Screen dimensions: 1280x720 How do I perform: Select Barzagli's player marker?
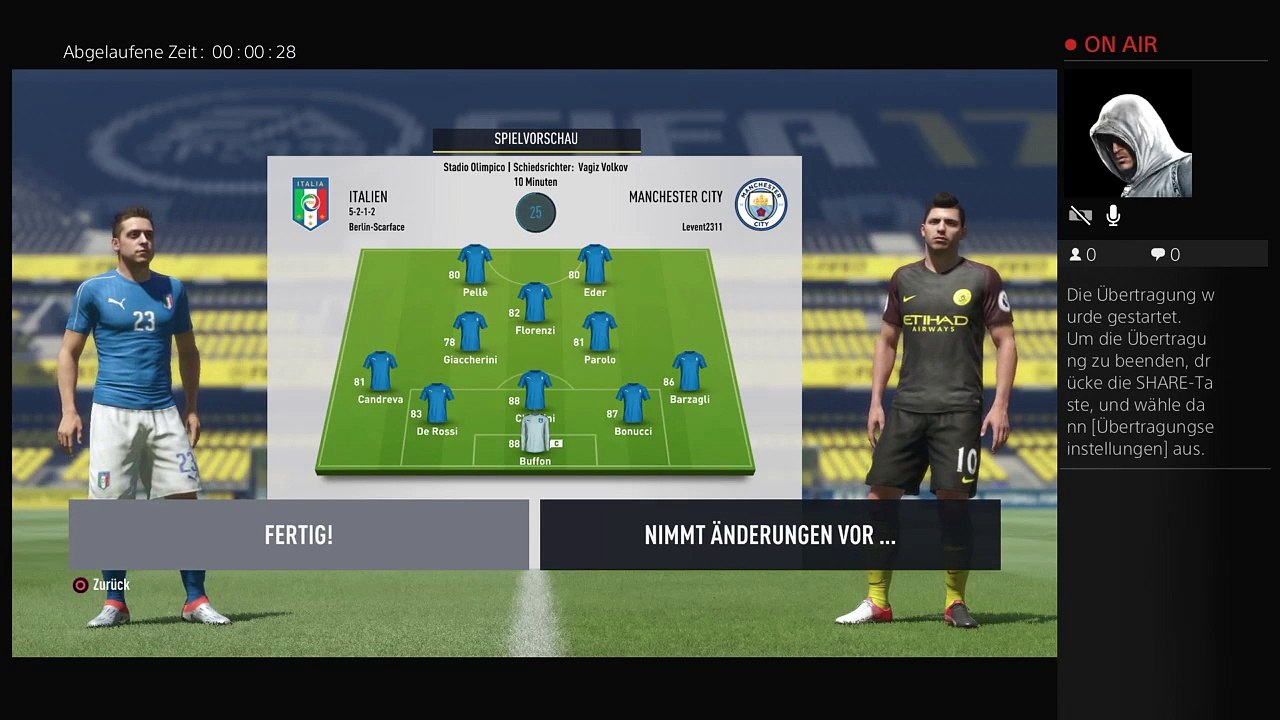(690, 372)
